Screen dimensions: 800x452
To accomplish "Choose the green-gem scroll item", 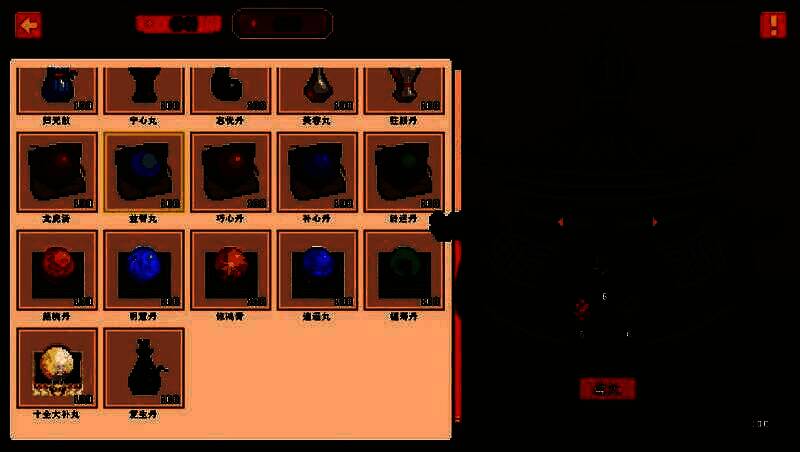I will [404, 172].
